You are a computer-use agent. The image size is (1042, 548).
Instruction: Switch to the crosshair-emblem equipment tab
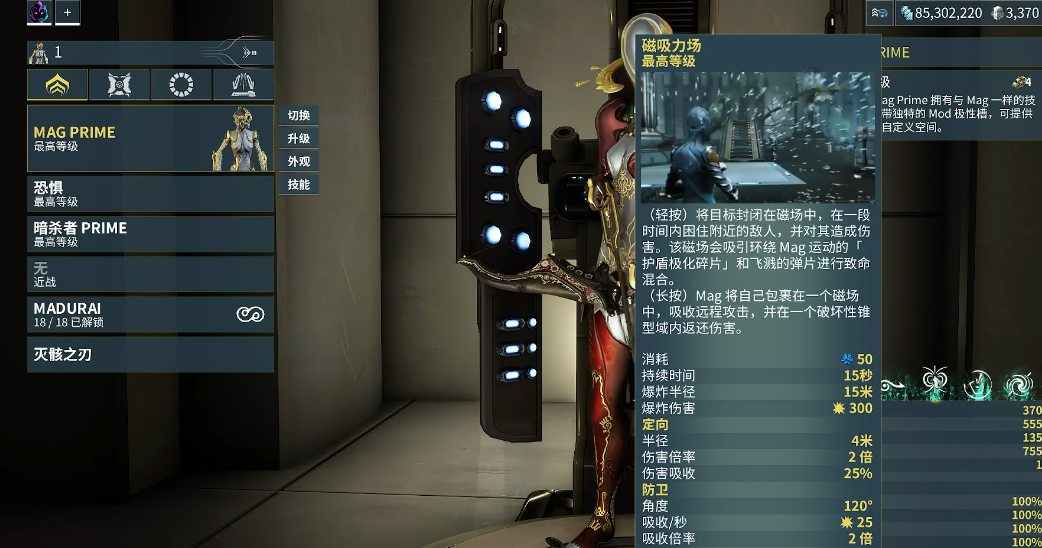coord(119,85)
